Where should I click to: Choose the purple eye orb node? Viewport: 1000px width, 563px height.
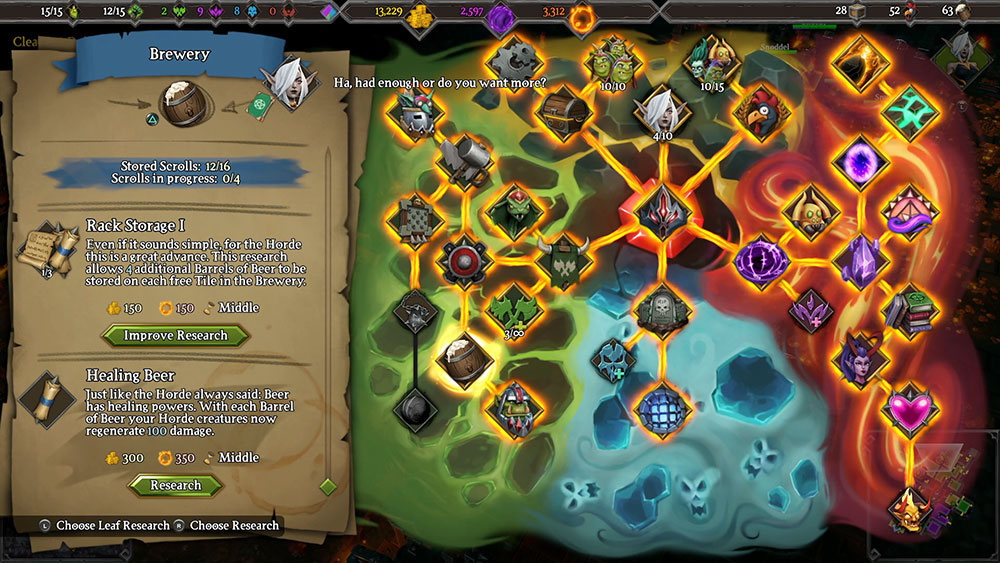click(761, 261)
